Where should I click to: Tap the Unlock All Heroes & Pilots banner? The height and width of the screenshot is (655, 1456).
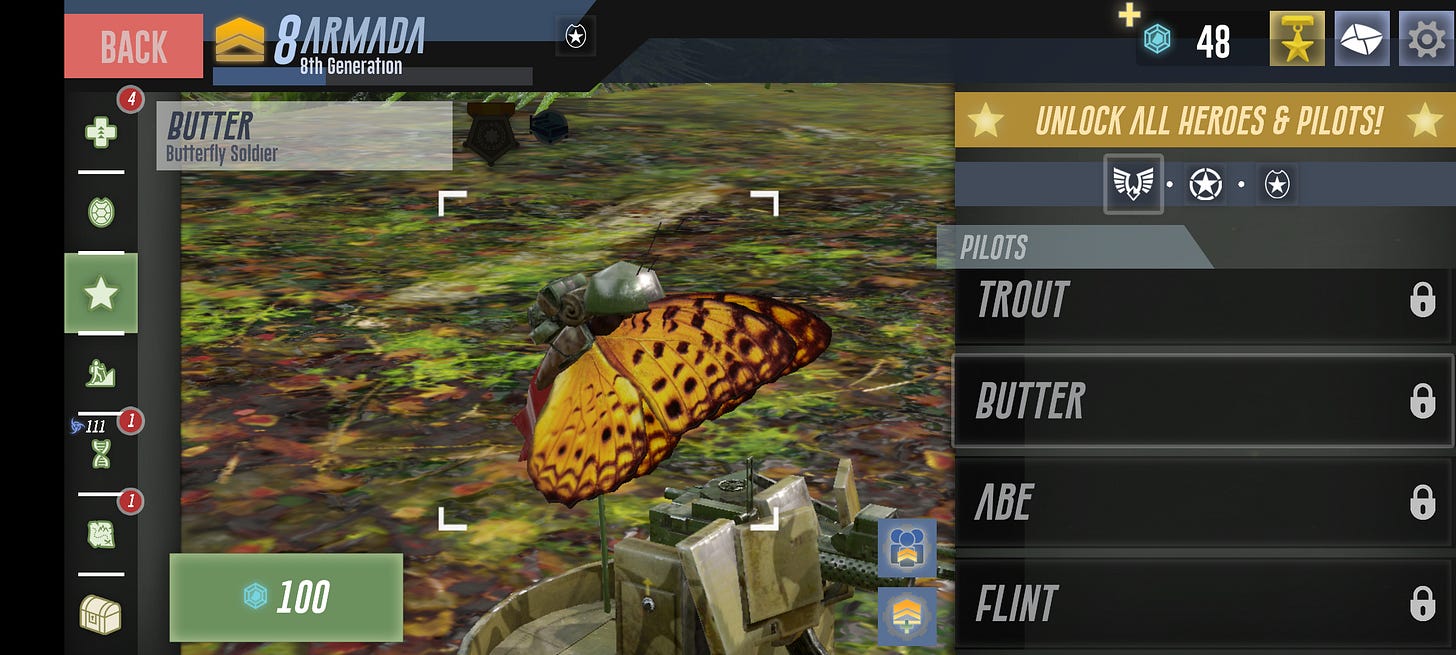tap(1205, 121)
